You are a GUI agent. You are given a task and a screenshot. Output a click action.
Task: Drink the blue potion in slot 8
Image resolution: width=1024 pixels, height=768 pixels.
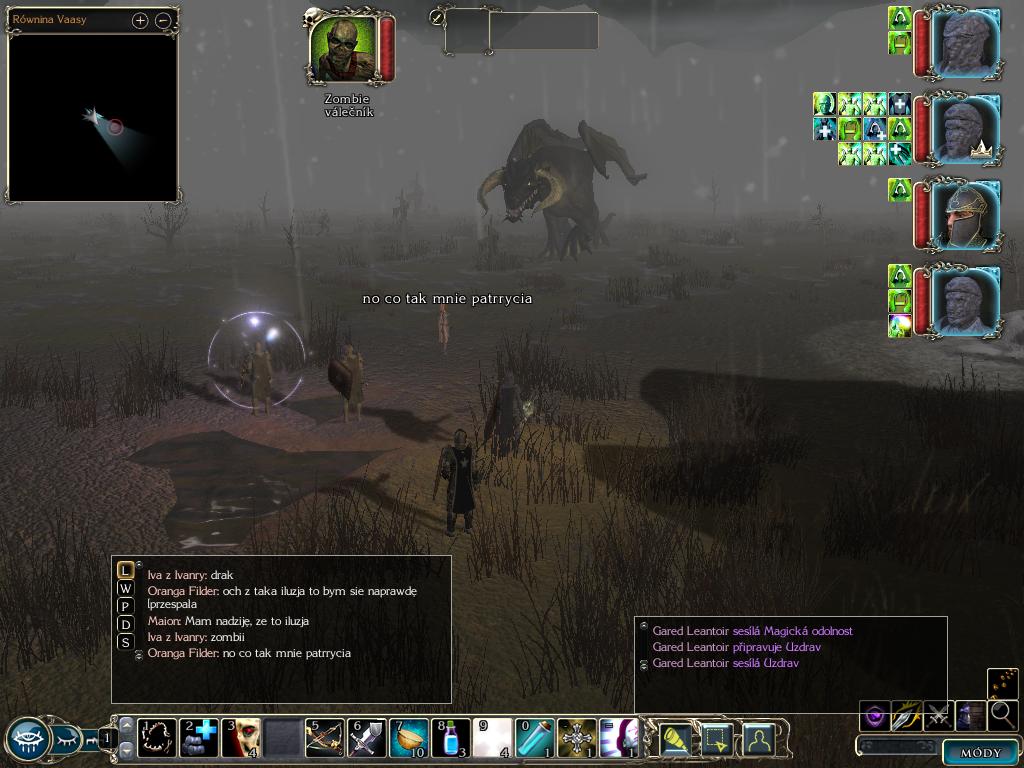(x=451, y=738)
